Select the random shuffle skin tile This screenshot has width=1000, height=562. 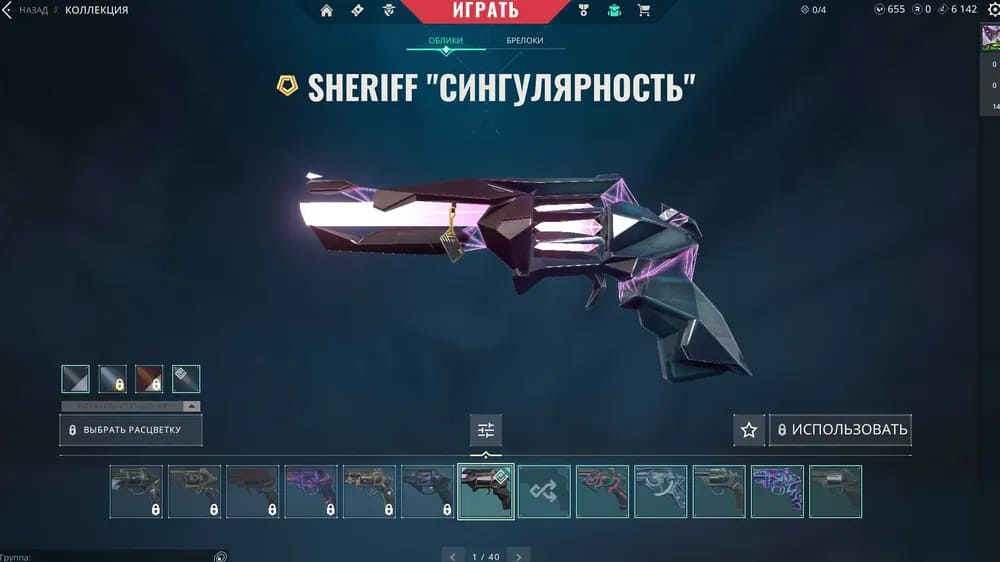coord(544,491)
